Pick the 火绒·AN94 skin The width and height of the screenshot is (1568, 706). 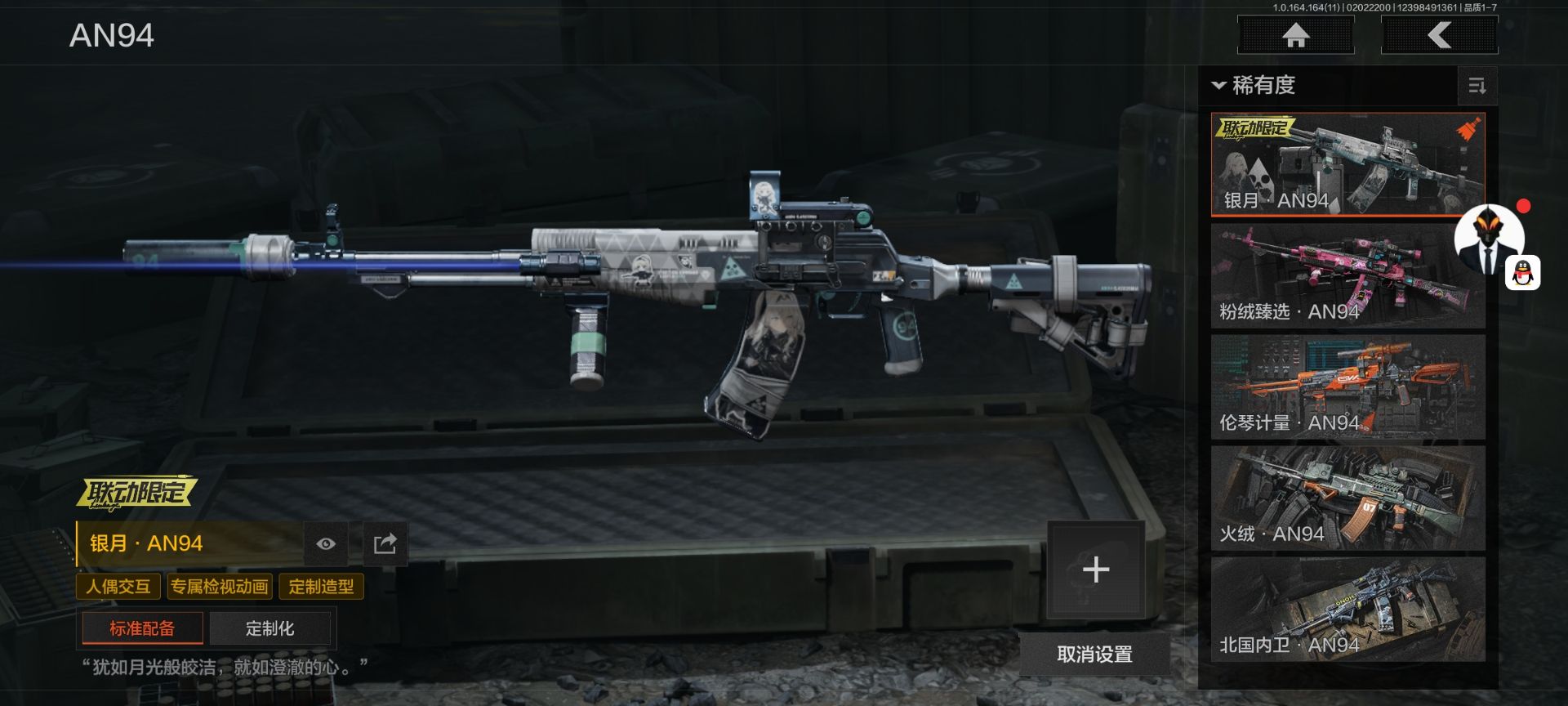pyautogui.click(x=1347, y=498)
